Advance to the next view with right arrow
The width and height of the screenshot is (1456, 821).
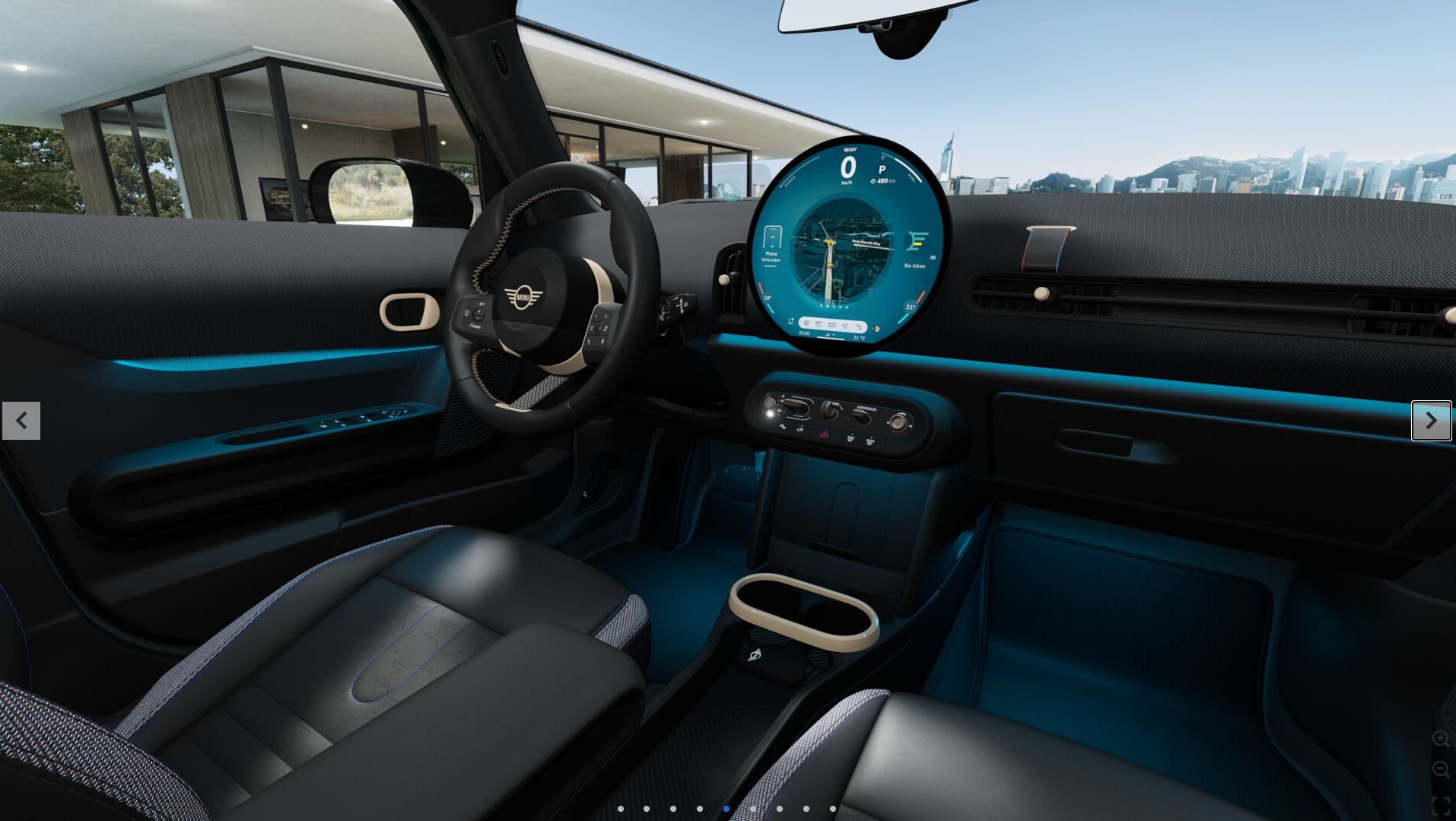[x=1431, y=421]
